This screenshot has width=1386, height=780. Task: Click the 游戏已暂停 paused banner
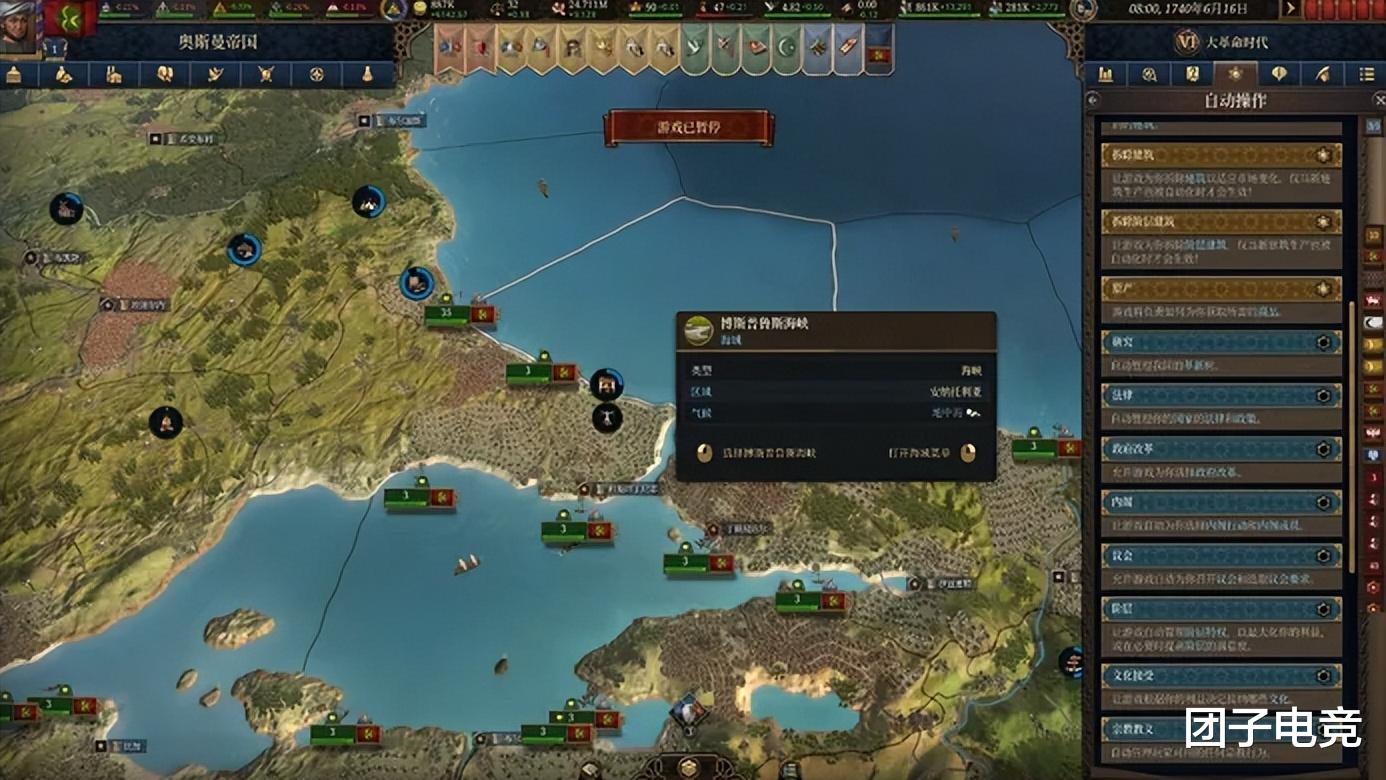click(x=688, y=127)
